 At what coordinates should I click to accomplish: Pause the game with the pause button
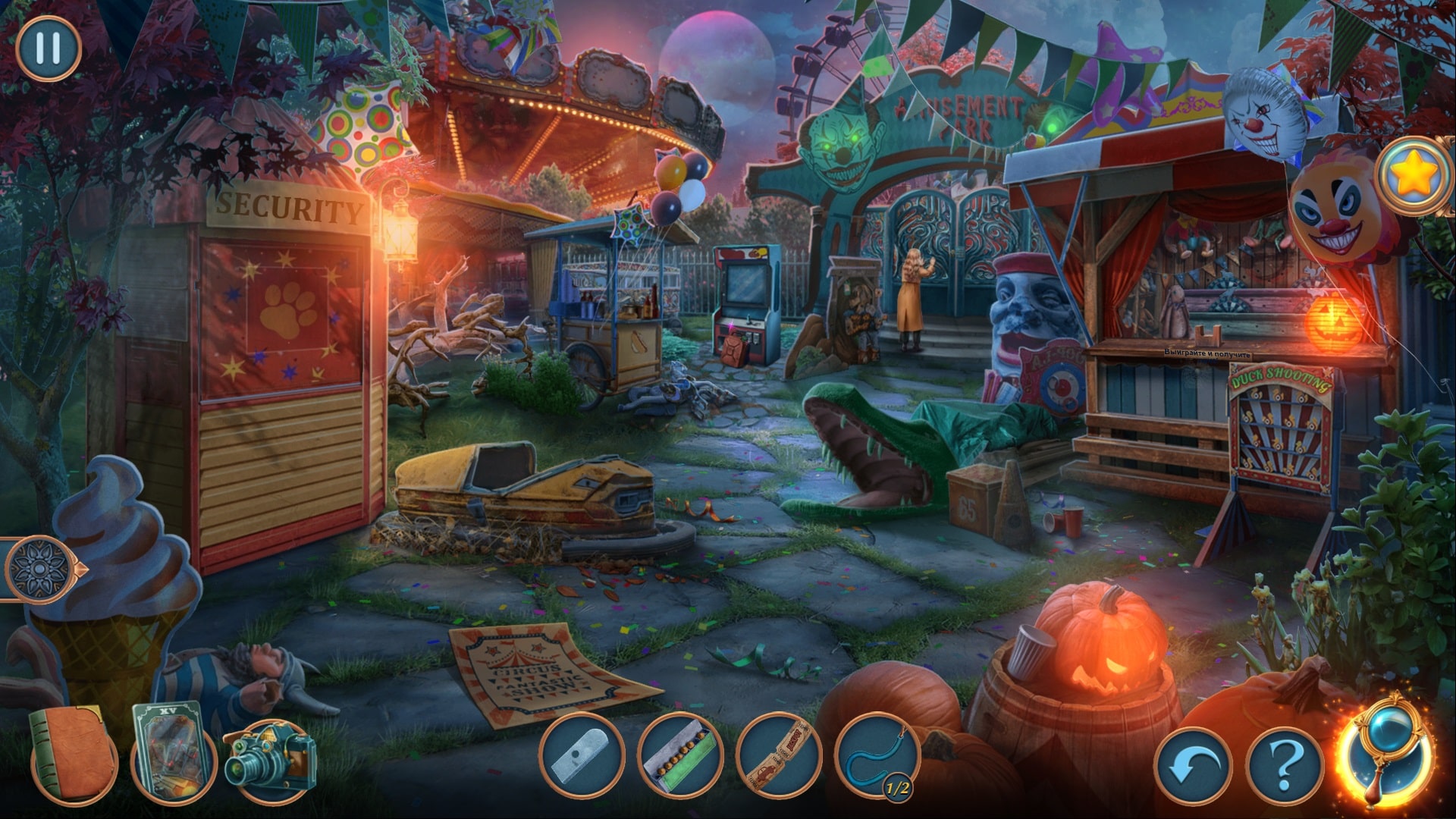(x=48, y=48)
